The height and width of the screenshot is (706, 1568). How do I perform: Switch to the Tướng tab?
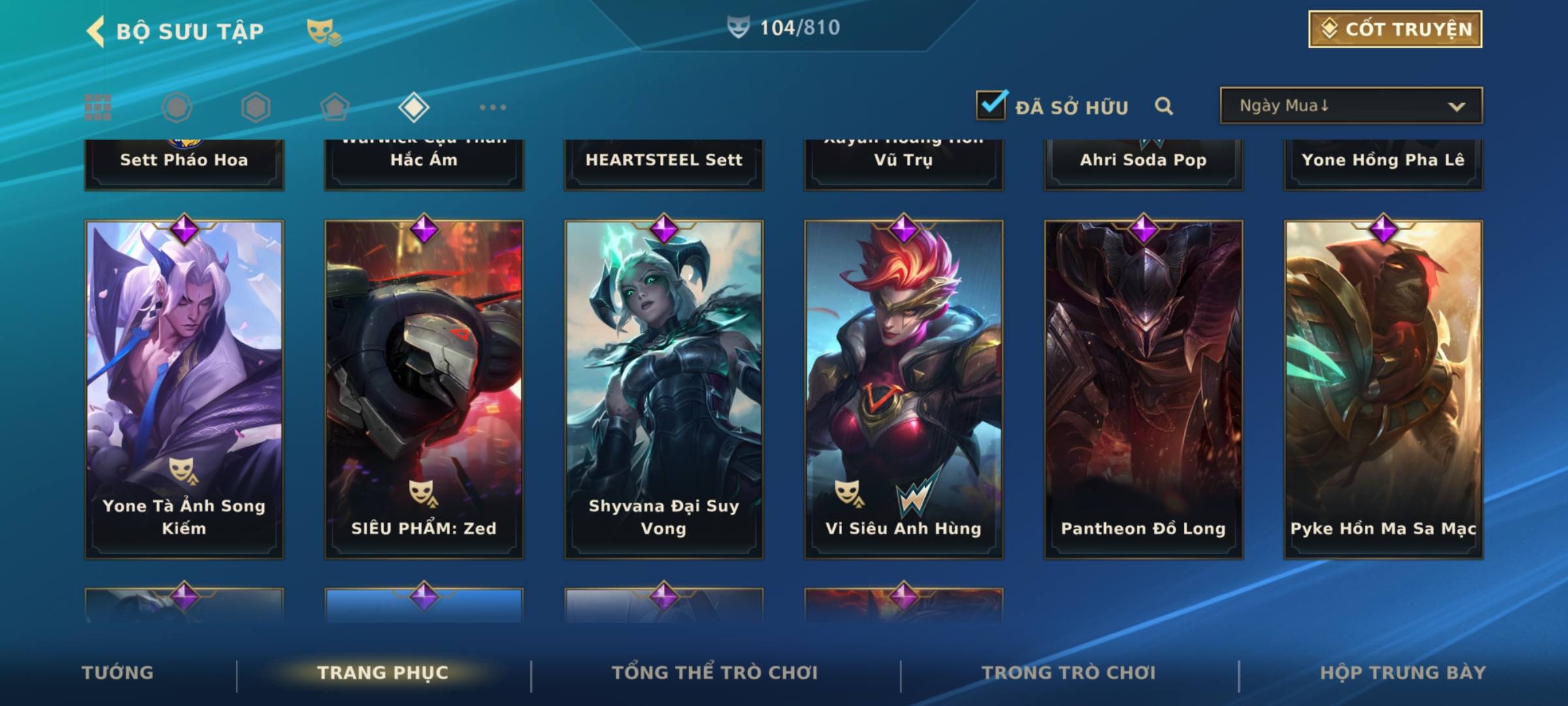pos(118,673)
